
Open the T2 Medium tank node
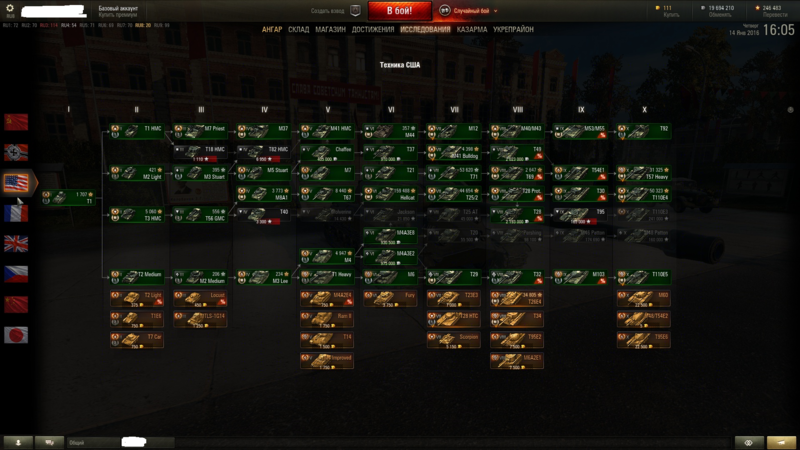pyautogui.click(x=137, y=275)
